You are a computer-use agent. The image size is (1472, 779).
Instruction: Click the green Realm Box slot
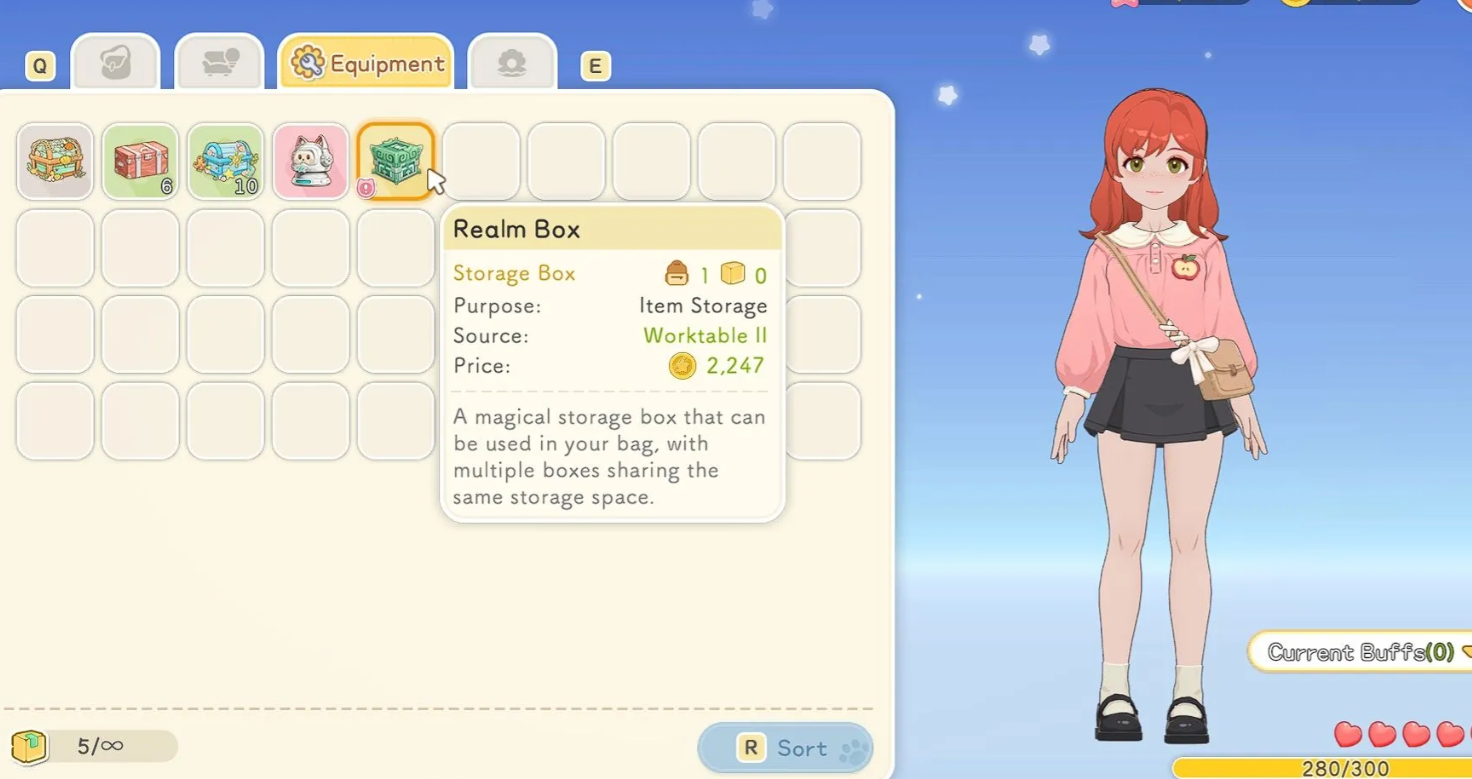click(x=395, y=161)
